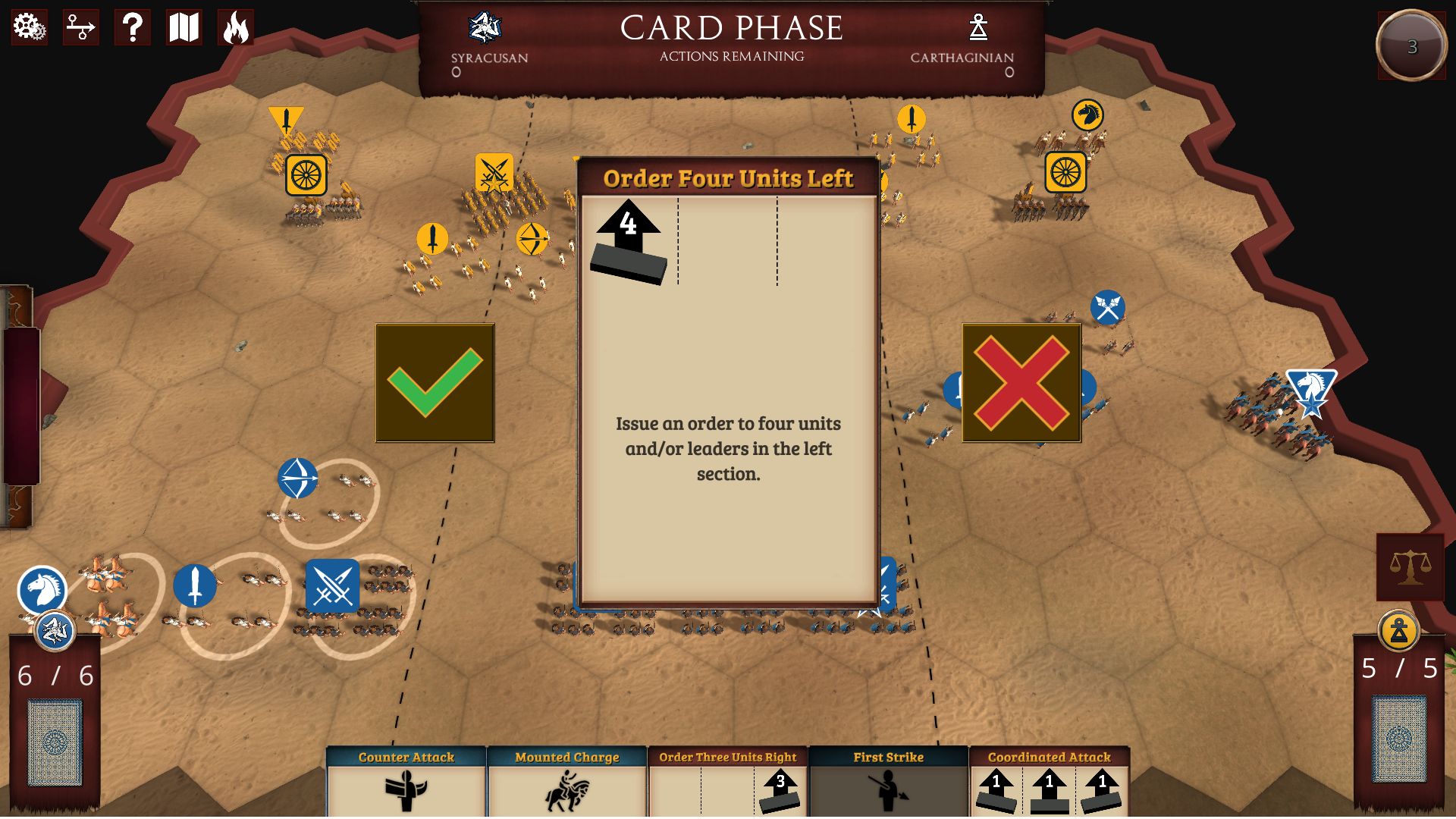This screenshot has height=819, width=1456.
Task: Click the flame icon in the top toolbar
Action: (x=236, y=28)
